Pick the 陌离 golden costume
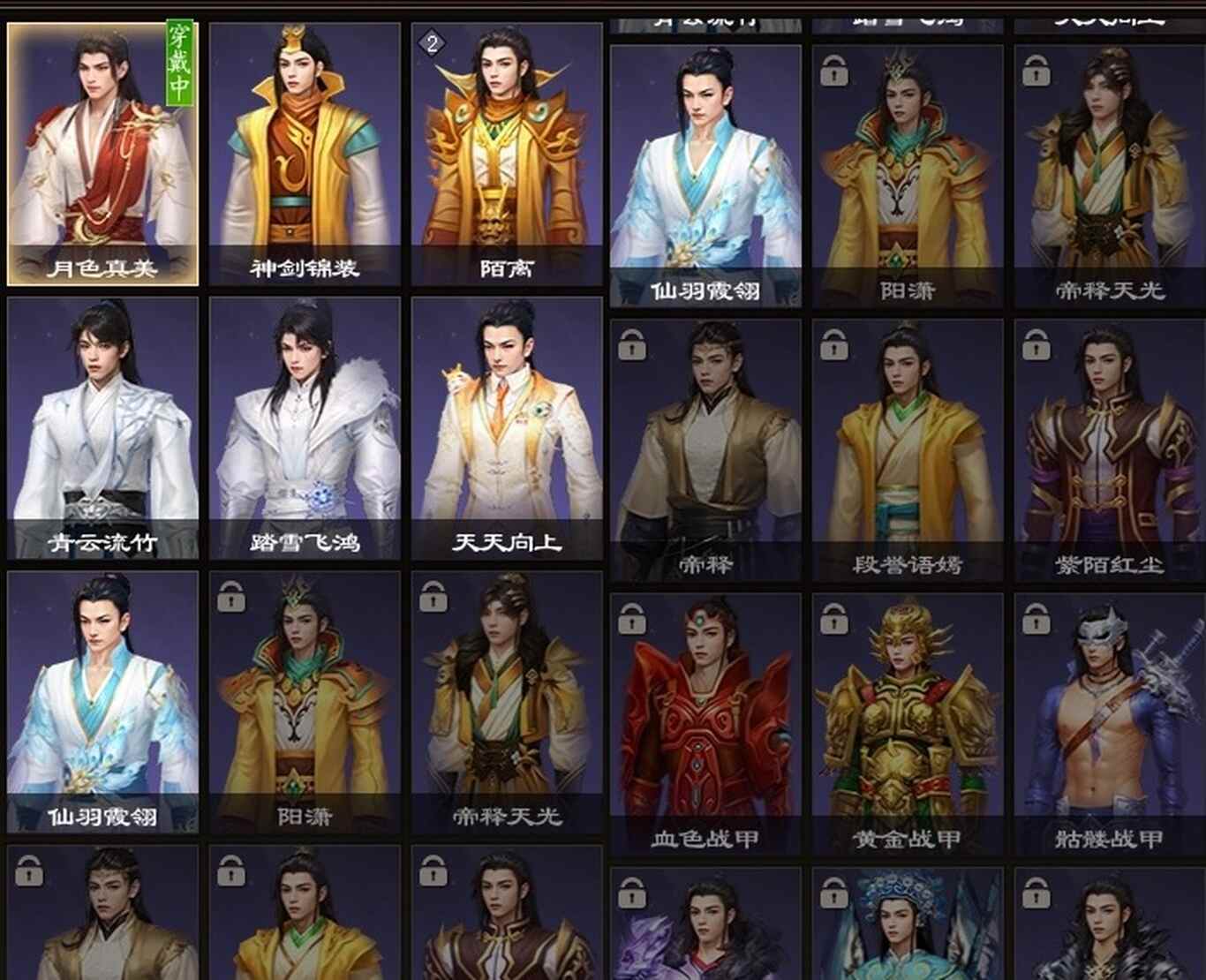The width and height of the screenshot is (1206, 980). 507,155
